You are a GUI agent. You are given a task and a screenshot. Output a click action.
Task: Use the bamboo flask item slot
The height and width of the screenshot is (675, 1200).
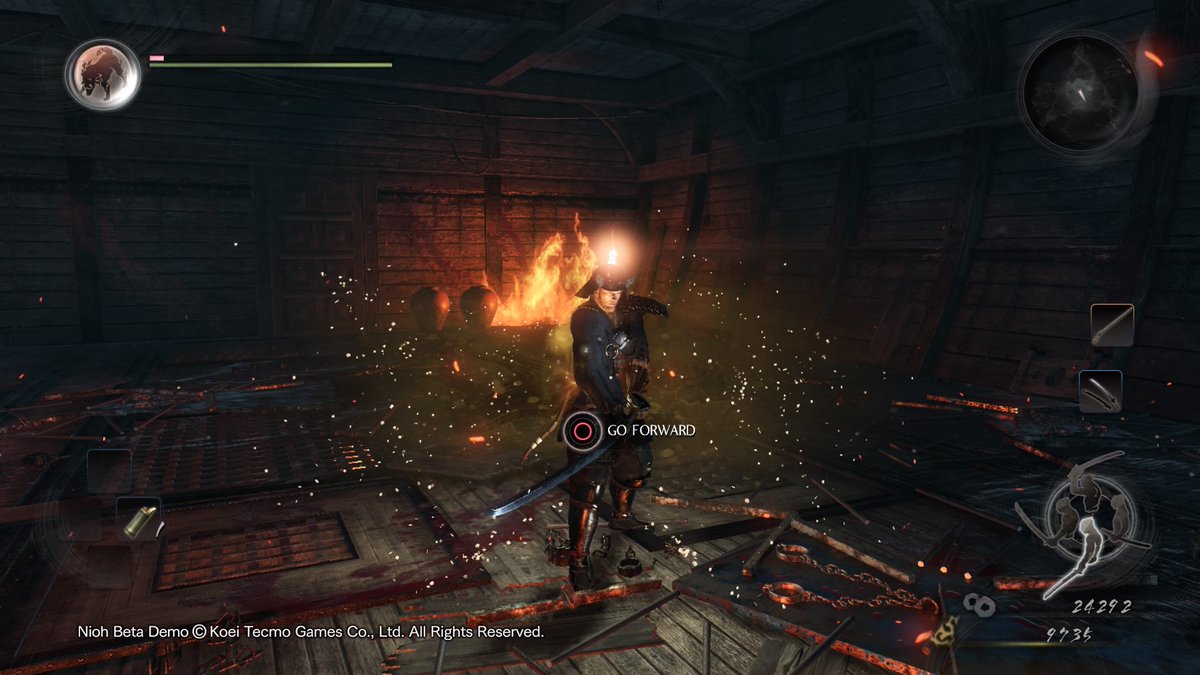tap(138, 518)
